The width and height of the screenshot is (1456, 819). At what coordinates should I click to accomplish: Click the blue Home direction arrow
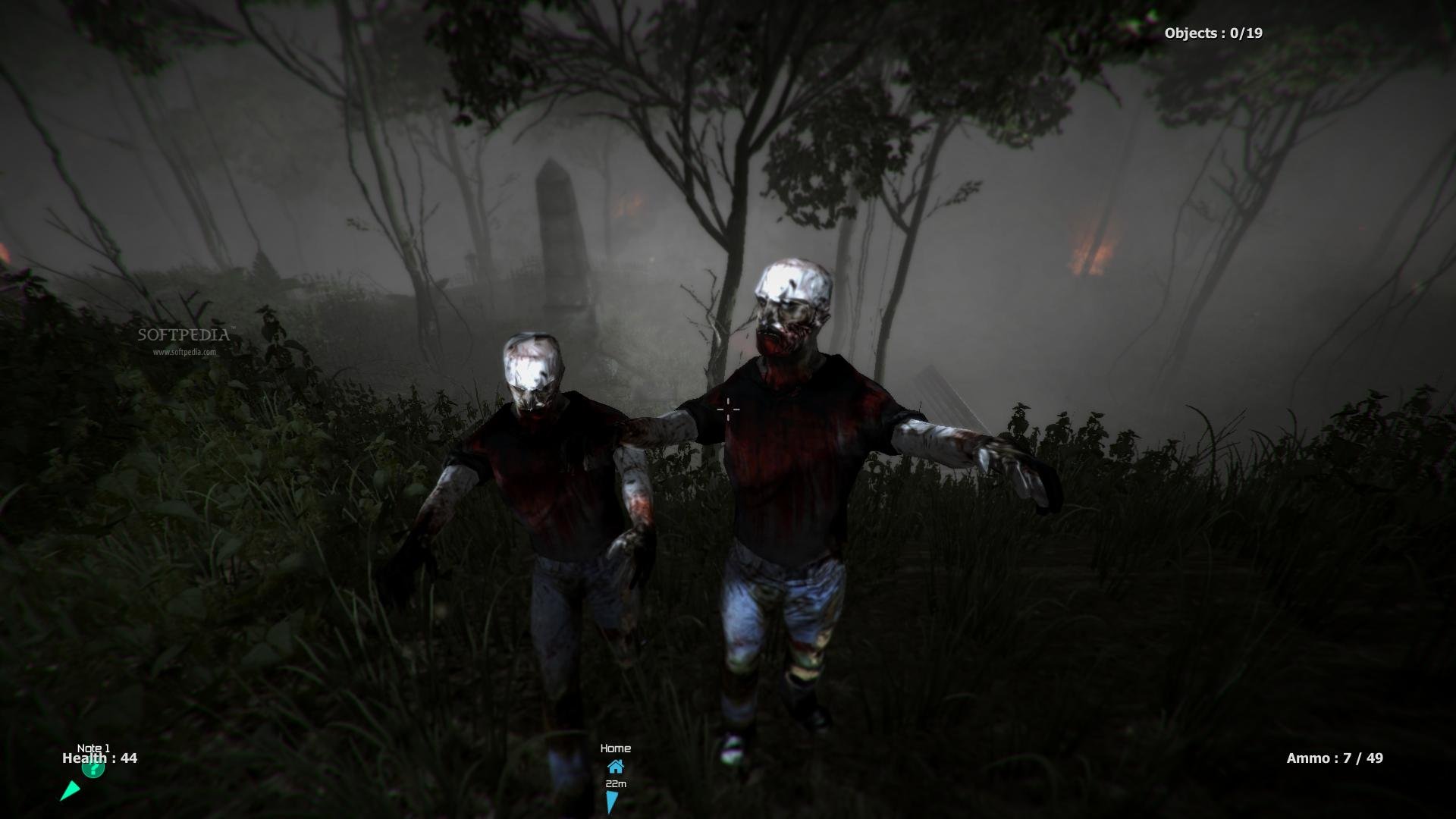(611, 802)
